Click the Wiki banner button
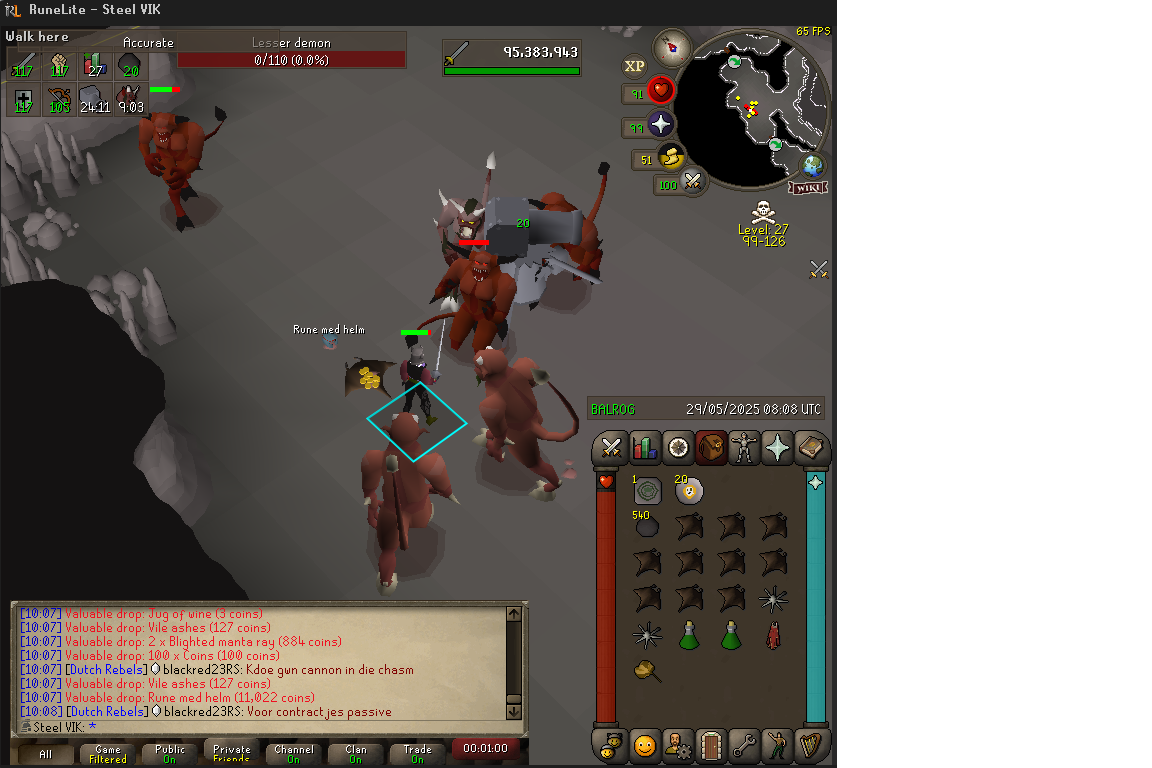 click(x=808, y=187)
